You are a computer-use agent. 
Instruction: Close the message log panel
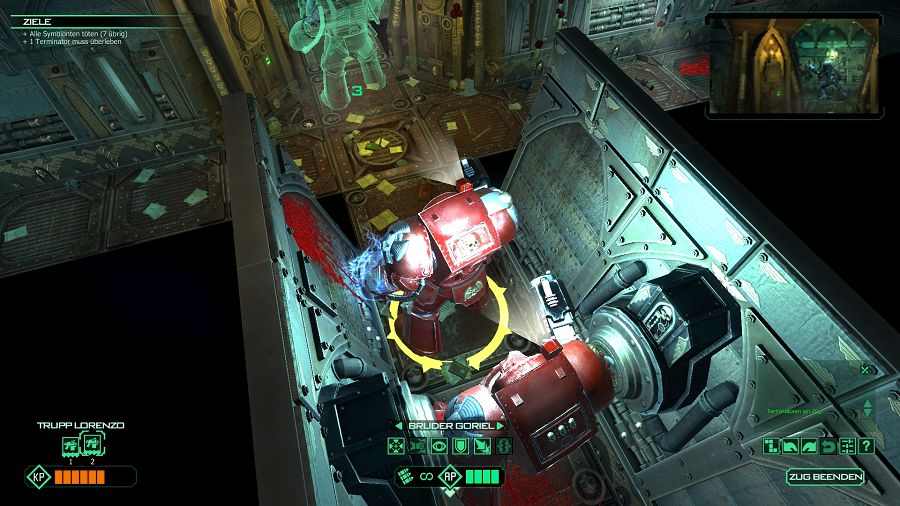[865, 369]
